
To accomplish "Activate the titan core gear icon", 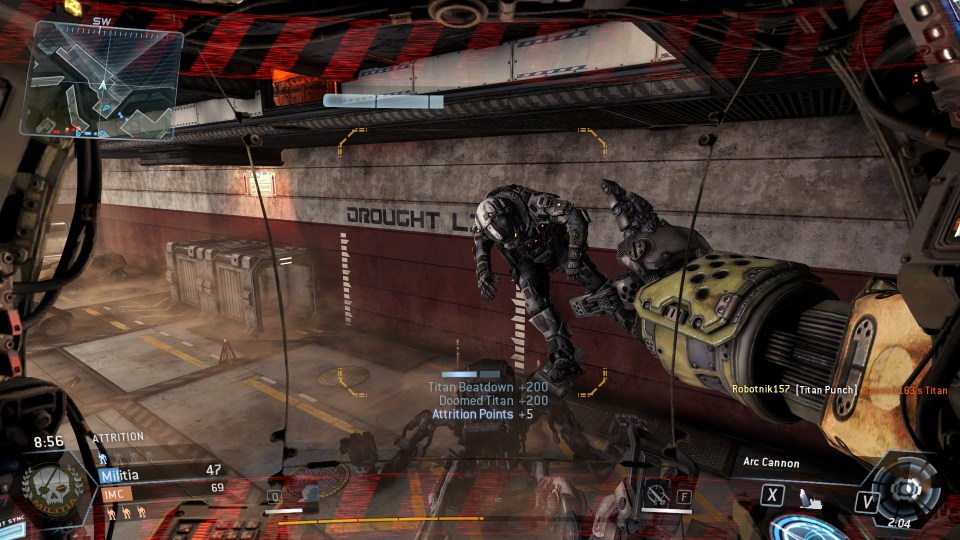I will point(905,487).
